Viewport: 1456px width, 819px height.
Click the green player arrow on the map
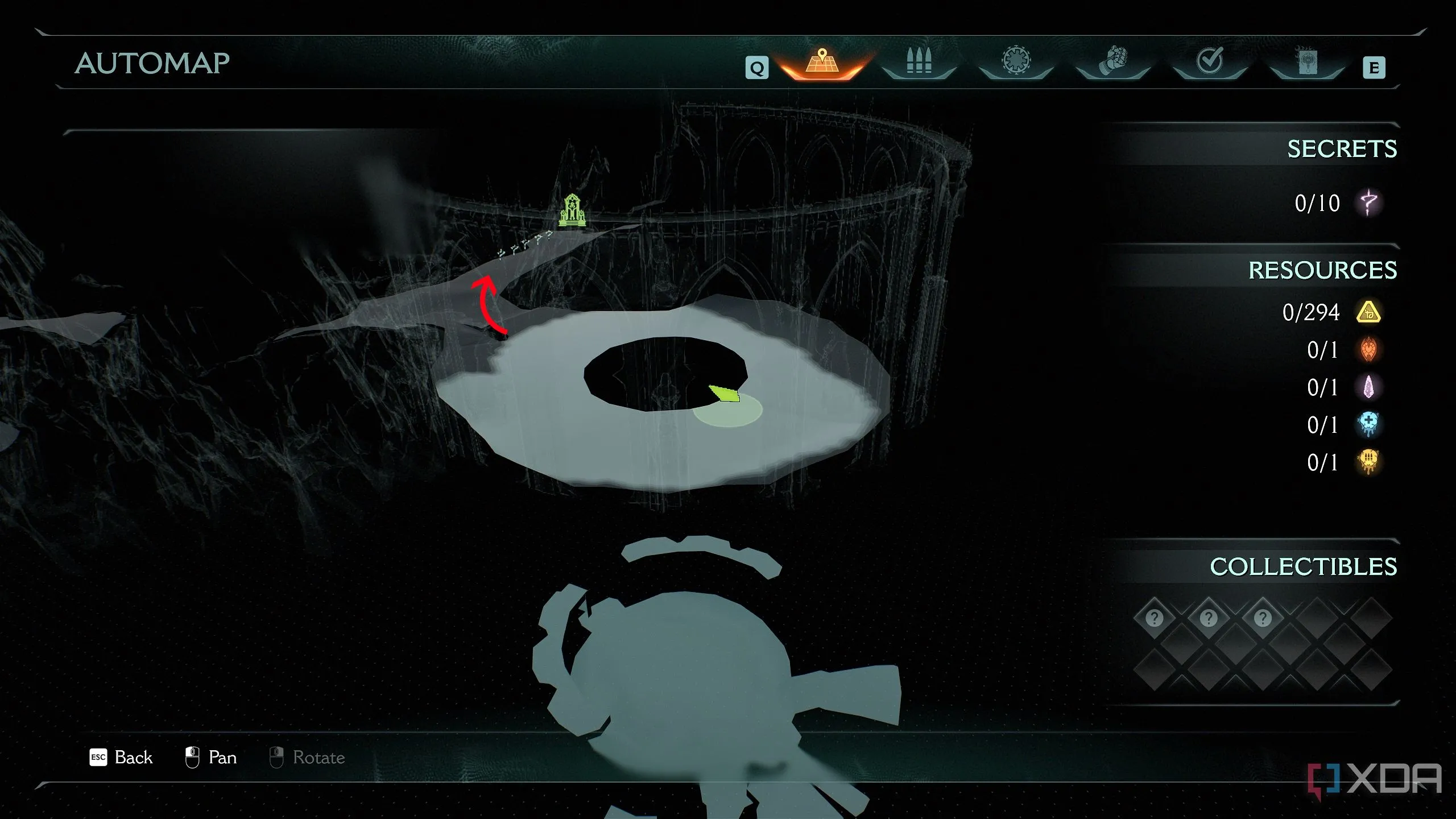point(724,393)
